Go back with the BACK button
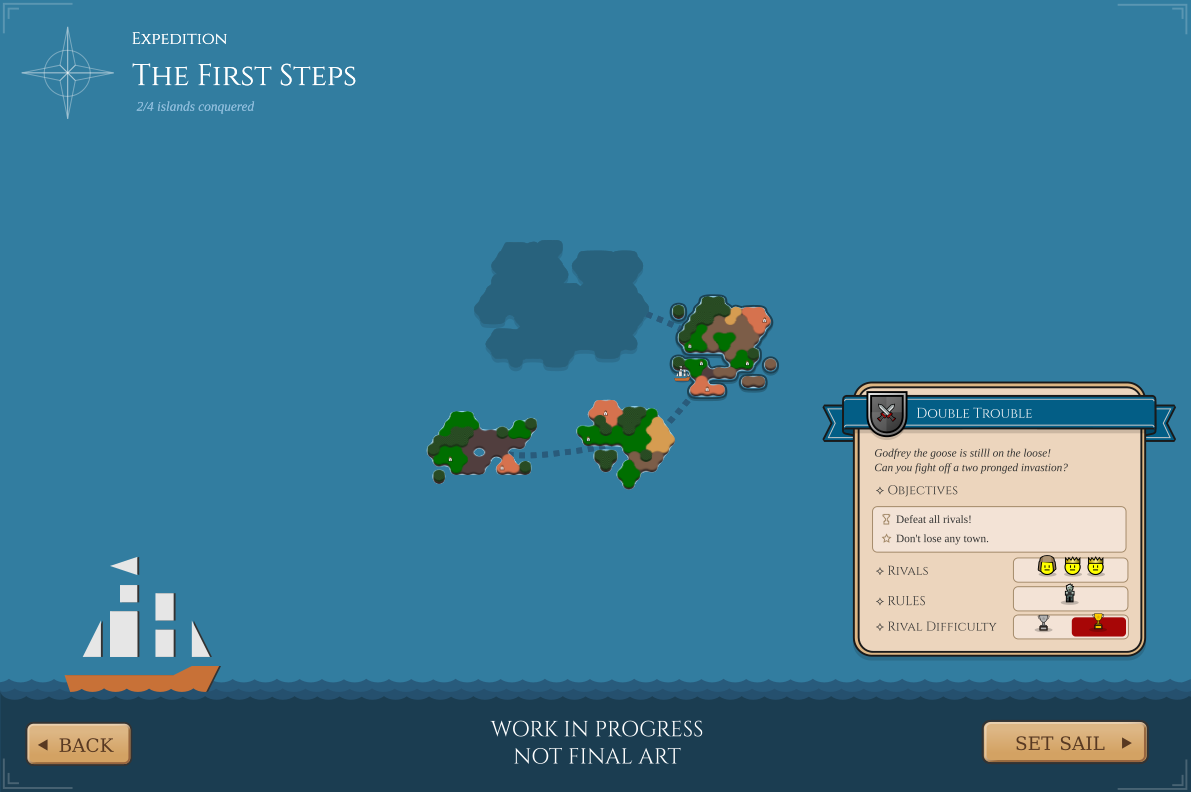1191x792 pixels. [79, 744]
